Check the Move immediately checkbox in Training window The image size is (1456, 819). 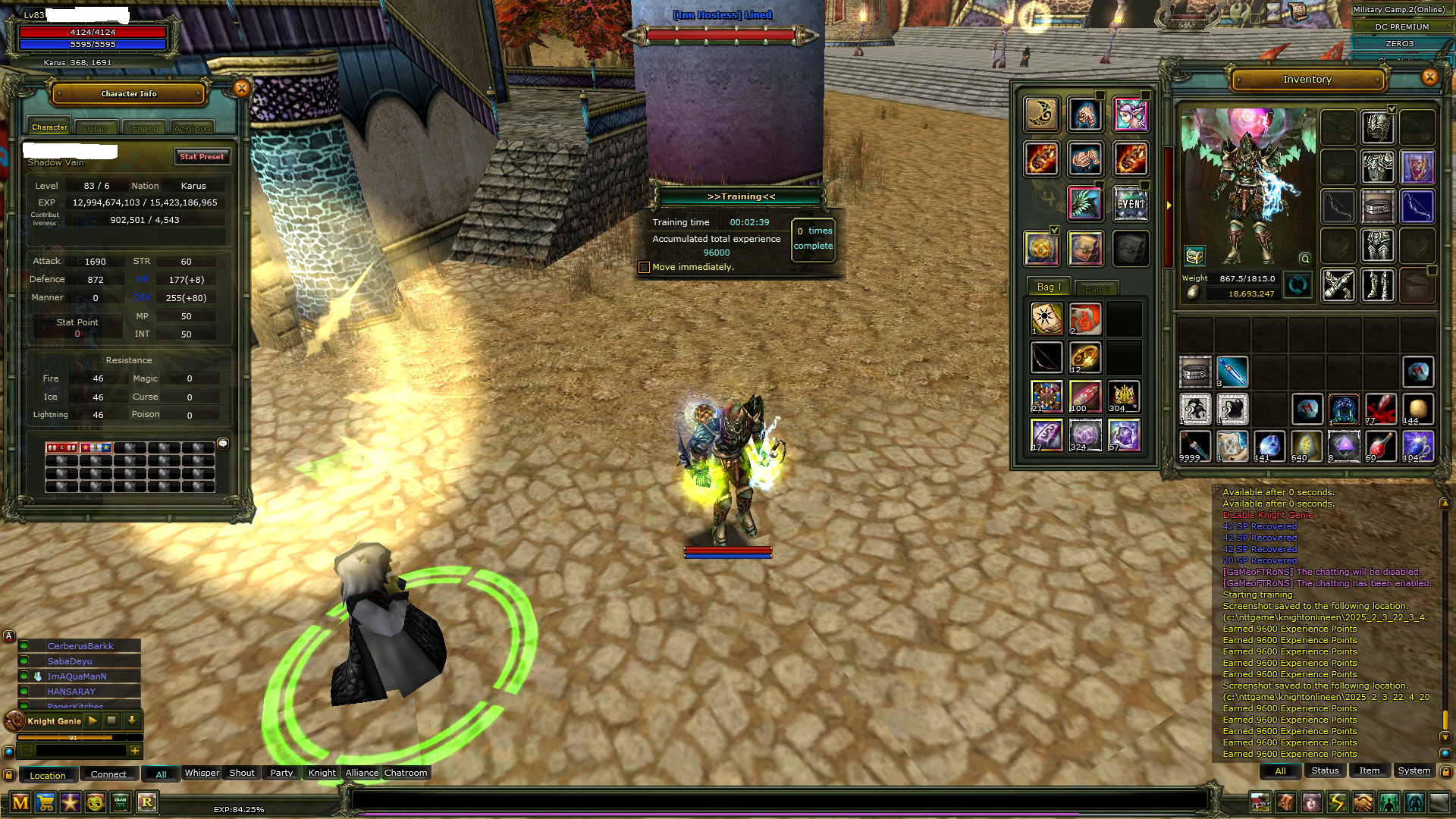(x=644, y=267)
